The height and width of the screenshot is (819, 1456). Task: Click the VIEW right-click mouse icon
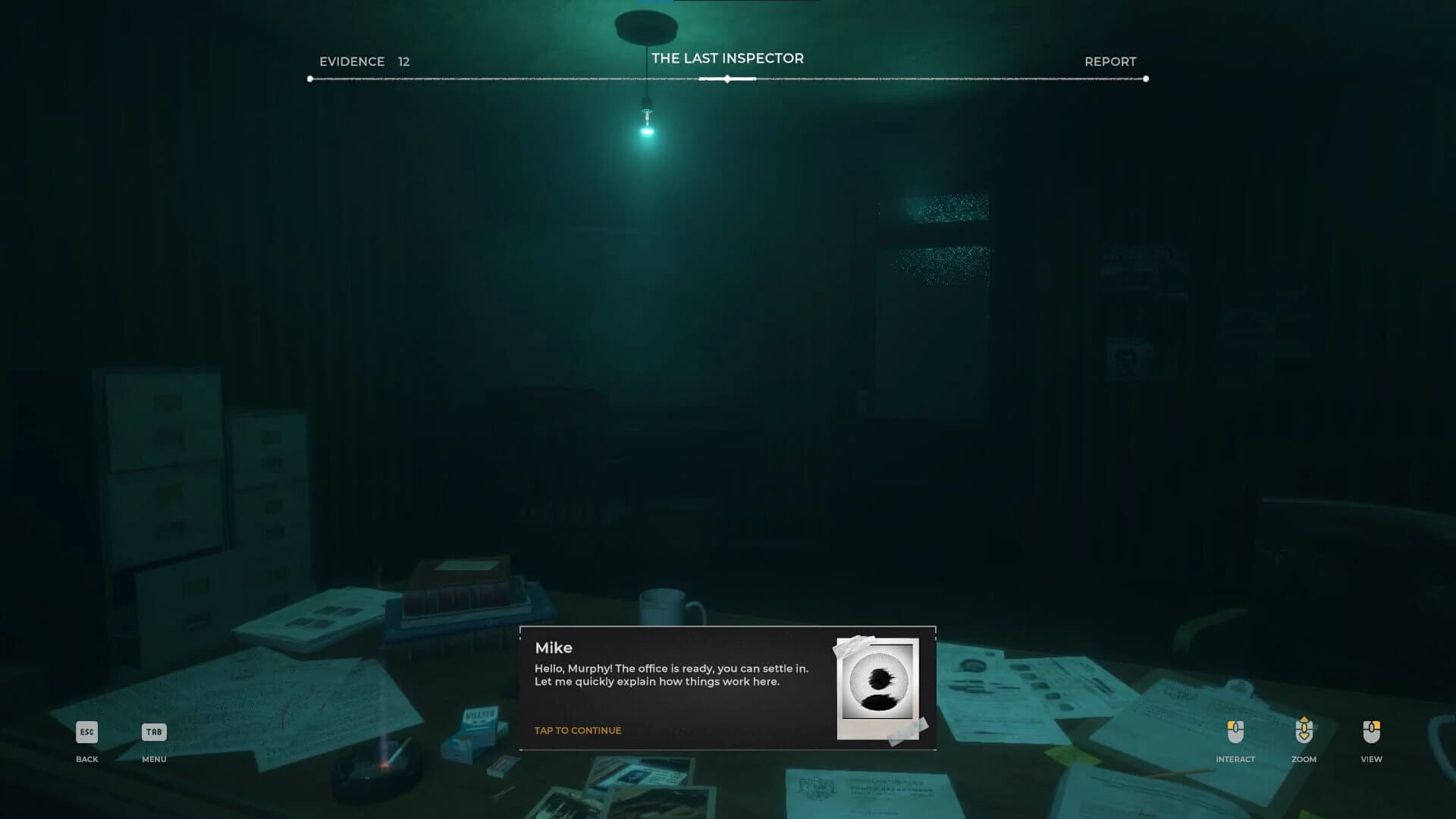(x=1370, y=733)
